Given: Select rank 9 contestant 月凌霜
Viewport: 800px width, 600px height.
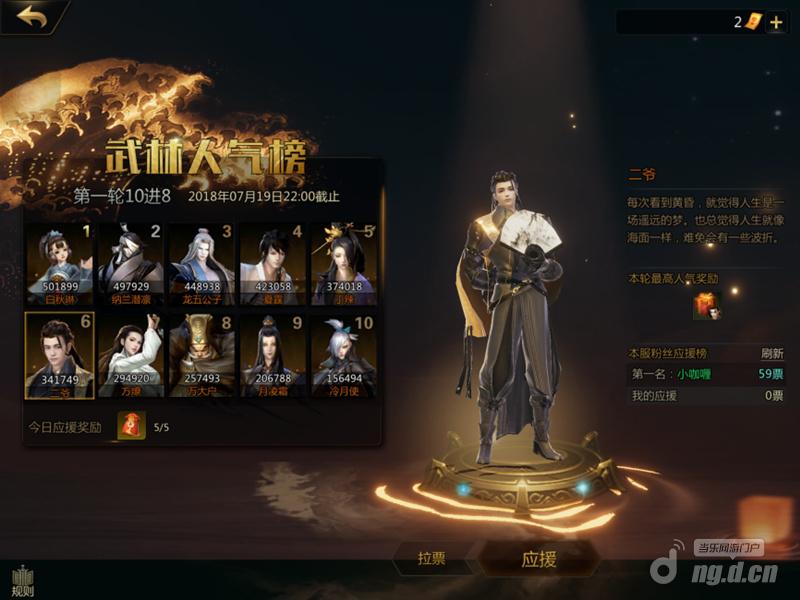Looking at the screenshot, I should (x=271, y=354).
